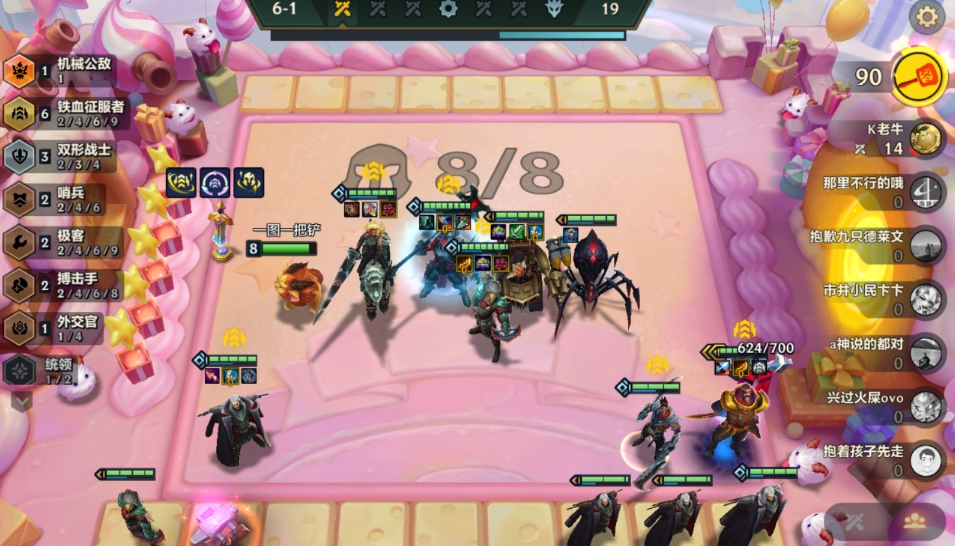
Task: Scout player 抱歉九只德莱文
Action: tap(927, 245)
